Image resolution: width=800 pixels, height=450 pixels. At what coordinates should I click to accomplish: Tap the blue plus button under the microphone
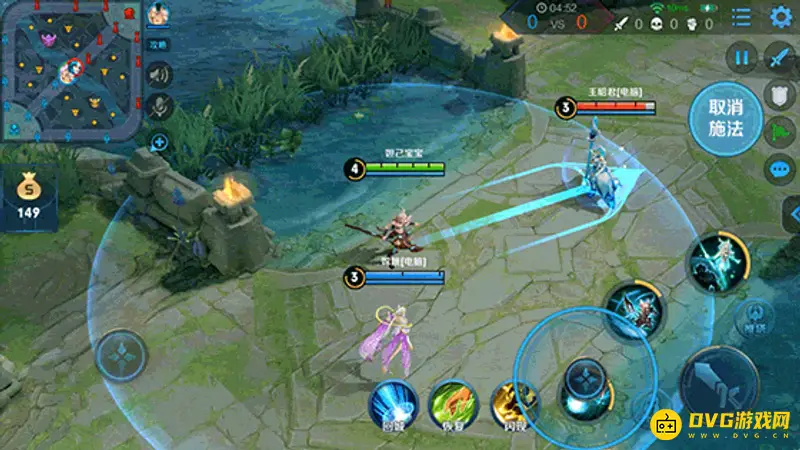tap(159, 142)
